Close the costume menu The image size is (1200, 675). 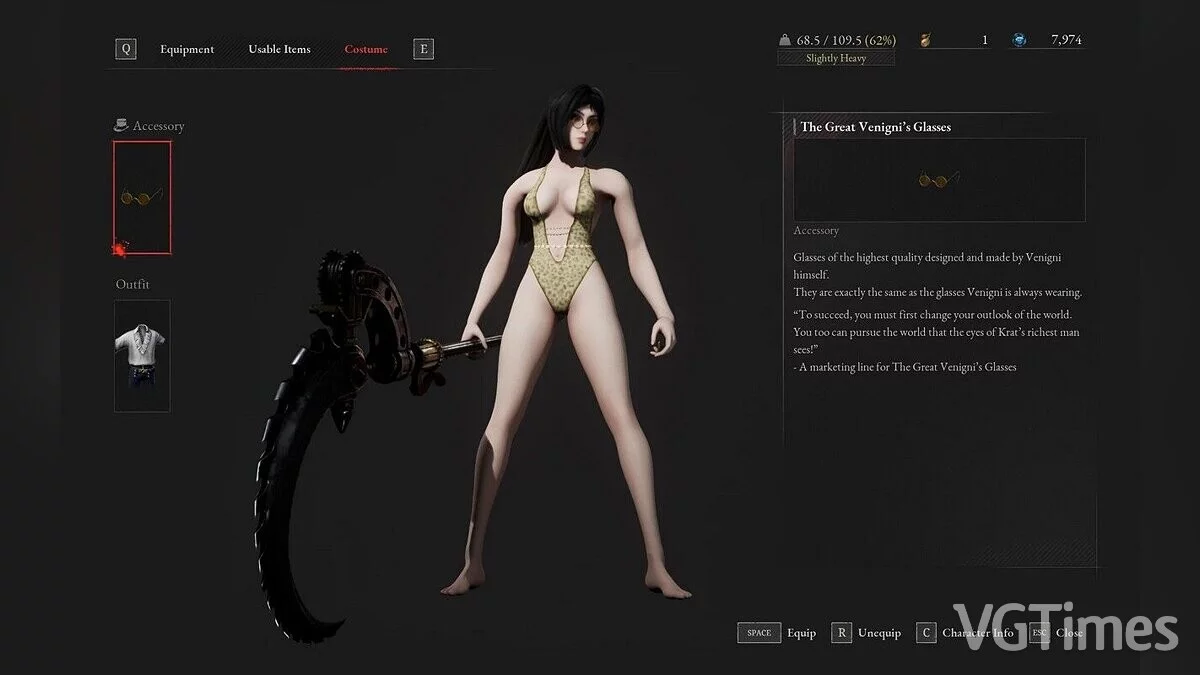[1056, 633]
